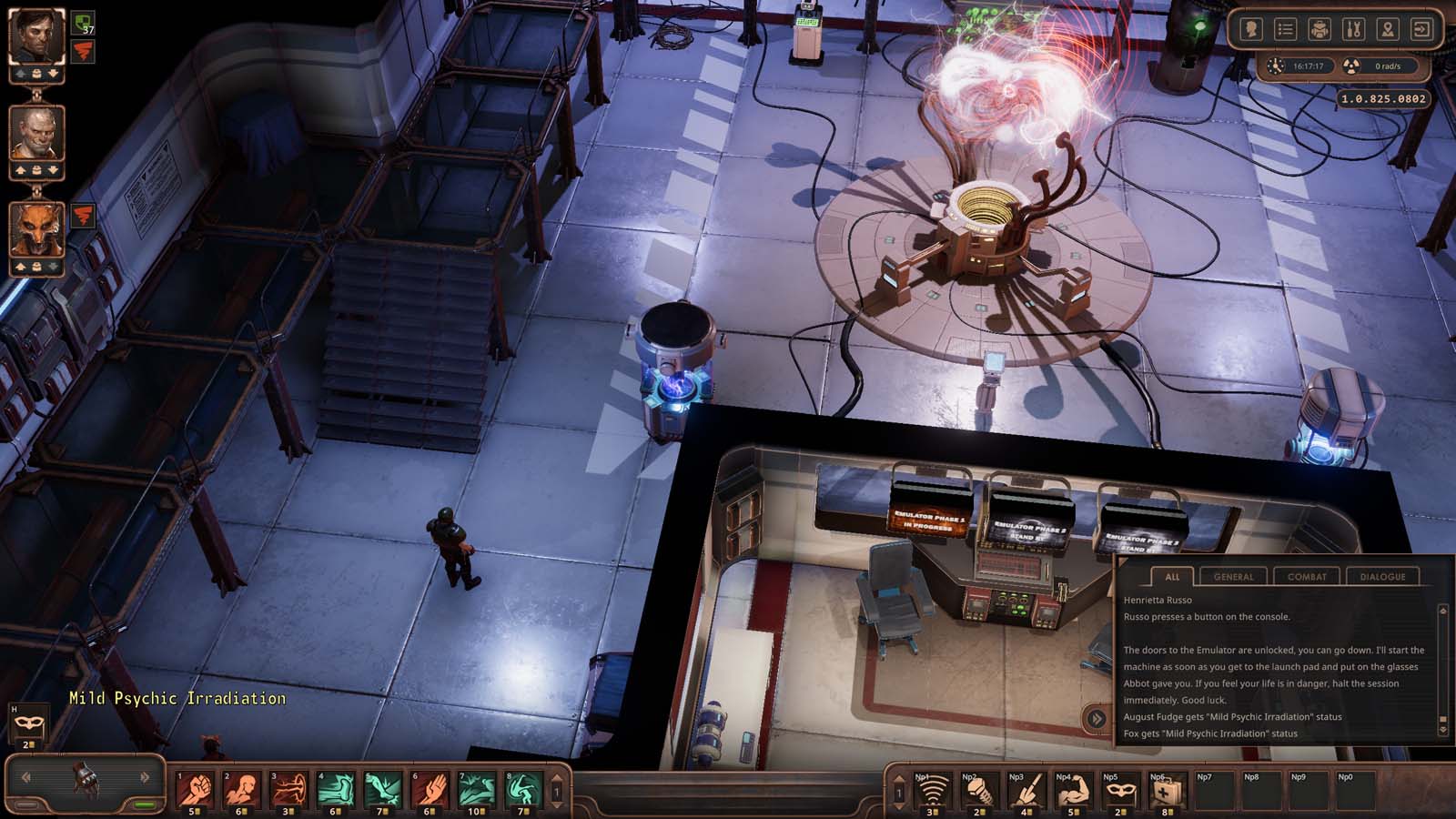Switch to the General log tab
Viewport: 1456px width, 819px height.
coord(1233,576)
